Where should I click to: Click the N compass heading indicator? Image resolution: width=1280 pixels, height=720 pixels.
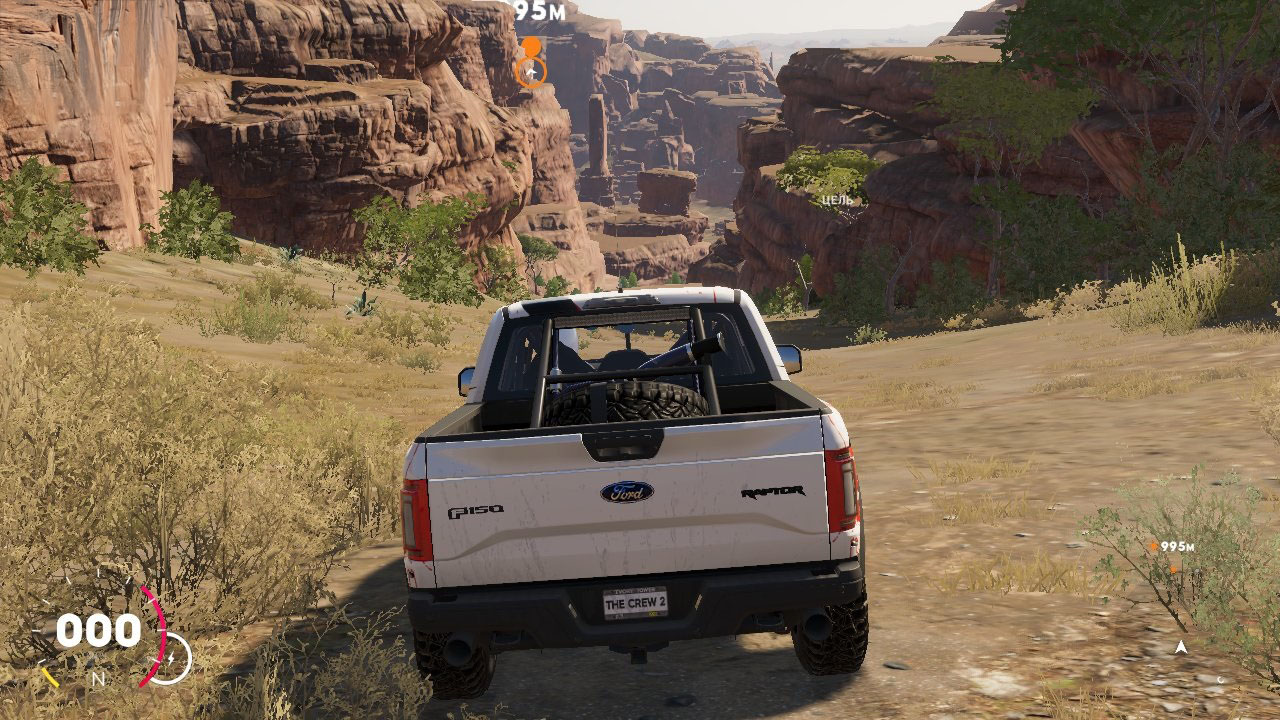point(98,679)
